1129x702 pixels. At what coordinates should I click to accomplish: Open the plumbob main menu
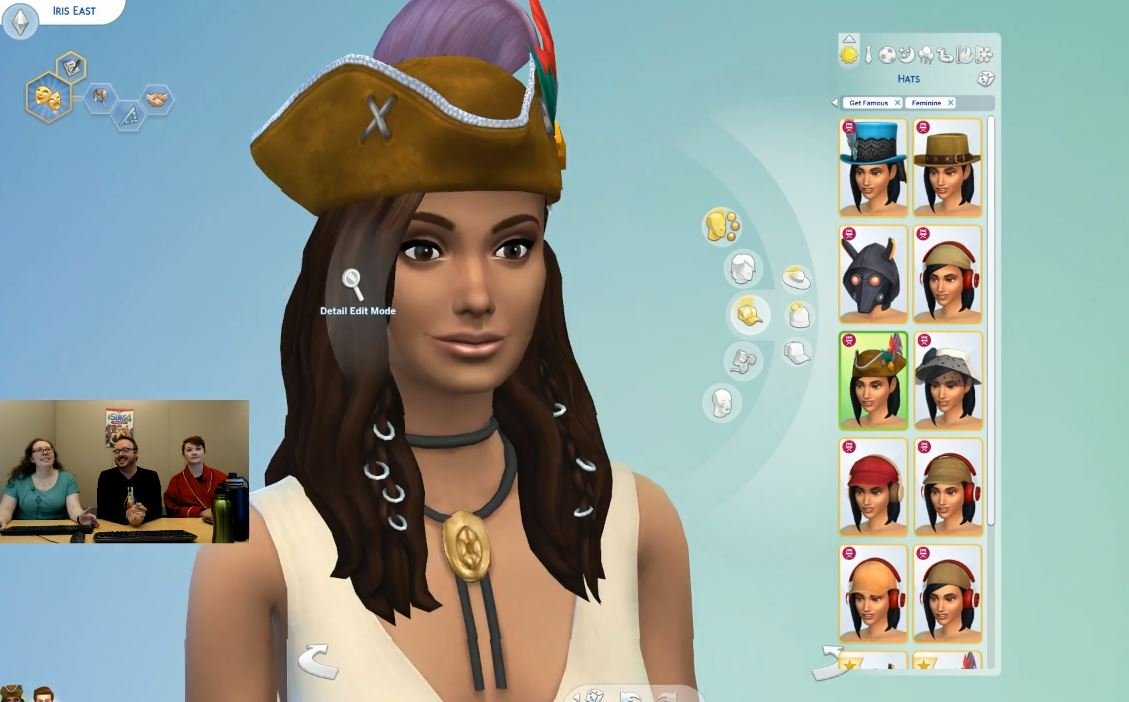(x=20, y=21)
